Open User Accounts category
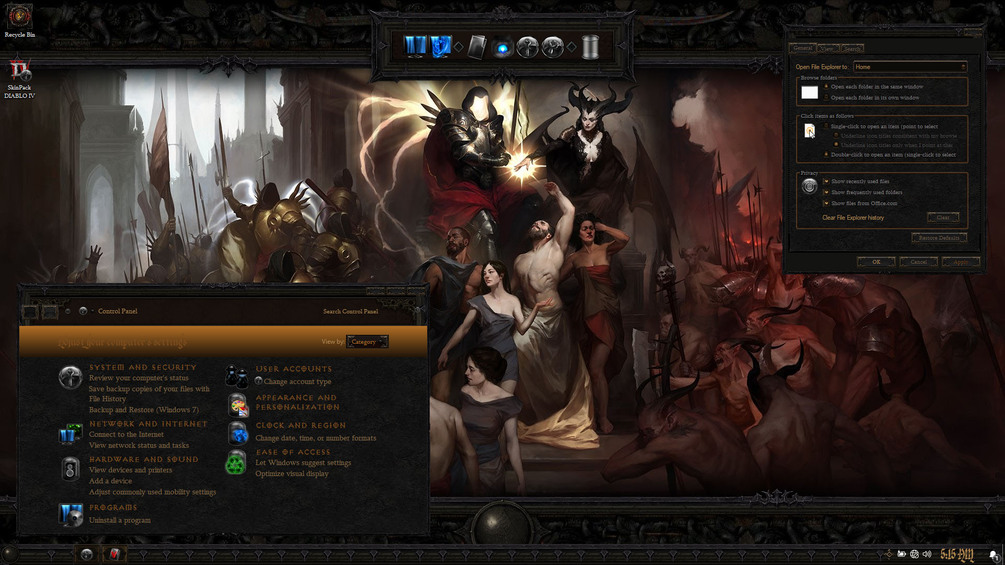The height and width of the screenshot is (565, 1005). point(293,369)
